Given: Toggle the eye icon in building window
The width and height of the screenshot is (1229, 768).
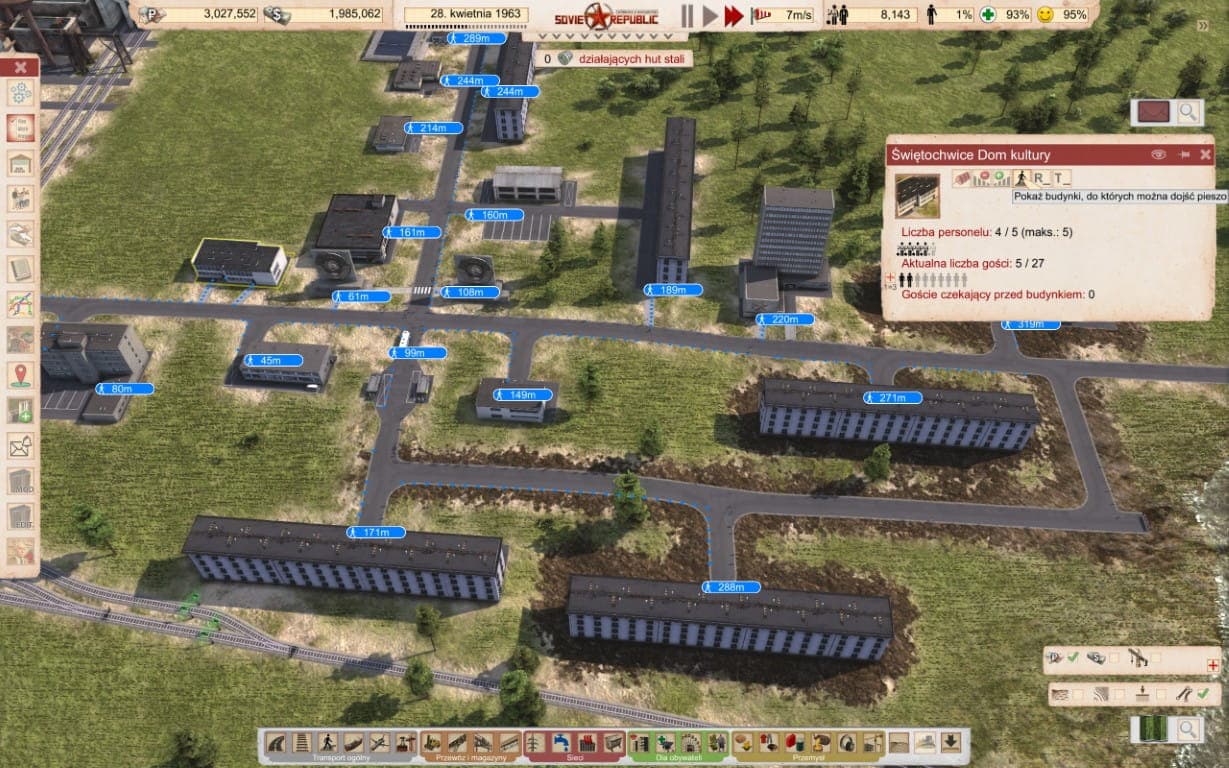Looking at the screenshot, I should [1159, 155].
